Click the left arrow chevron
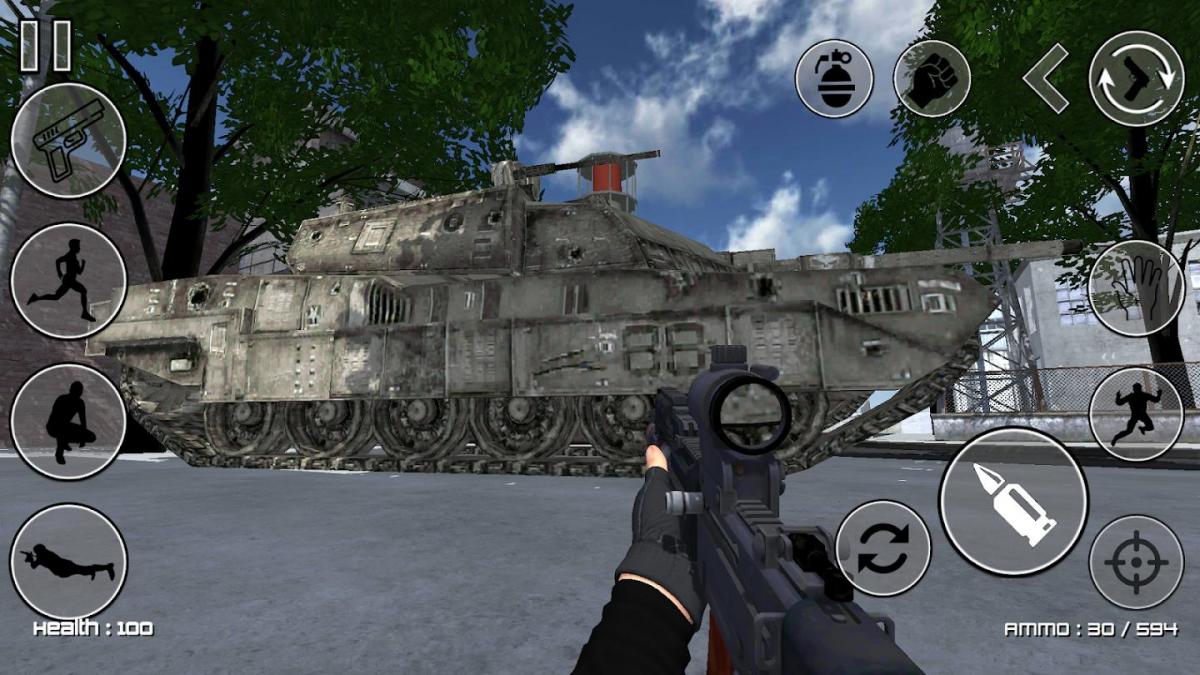This screenshot has height=675, width=1200. coord(1046,78)
